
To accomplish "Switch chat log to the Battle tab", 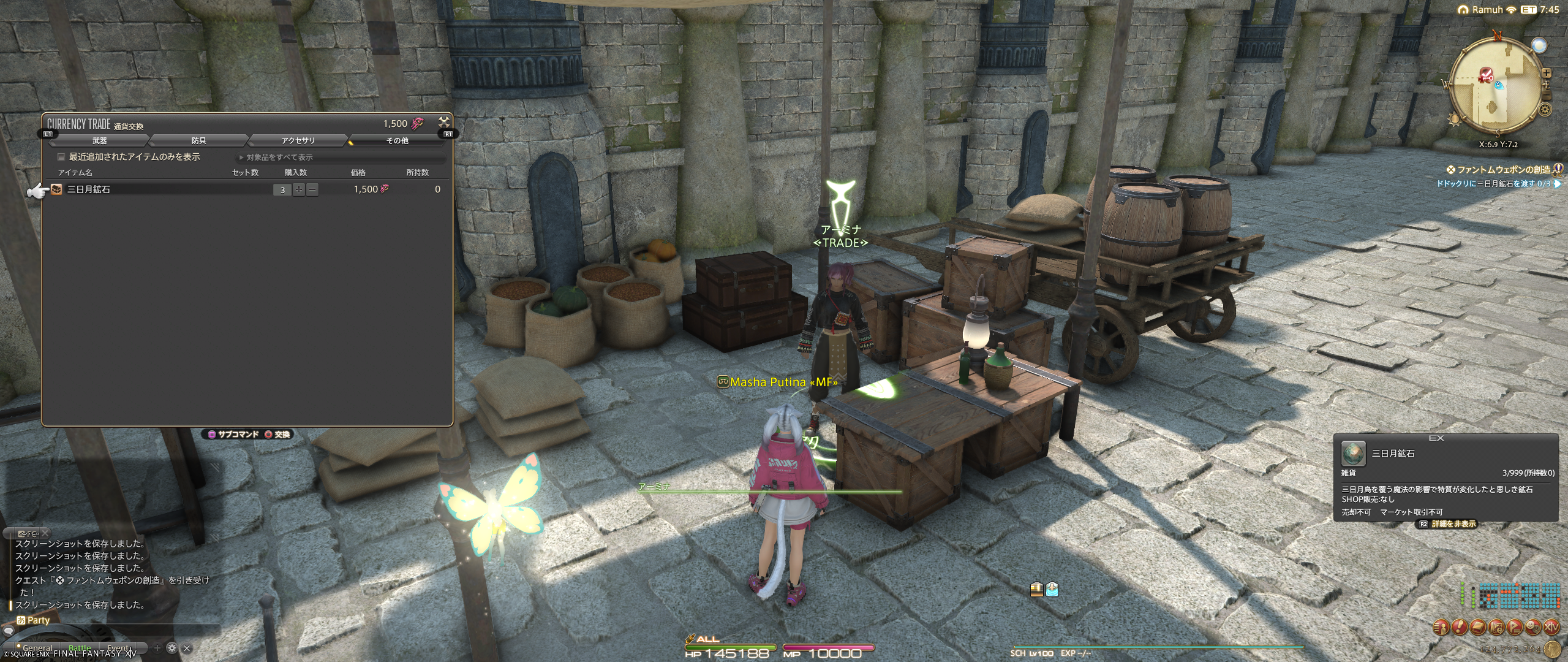I will [80, 648].
